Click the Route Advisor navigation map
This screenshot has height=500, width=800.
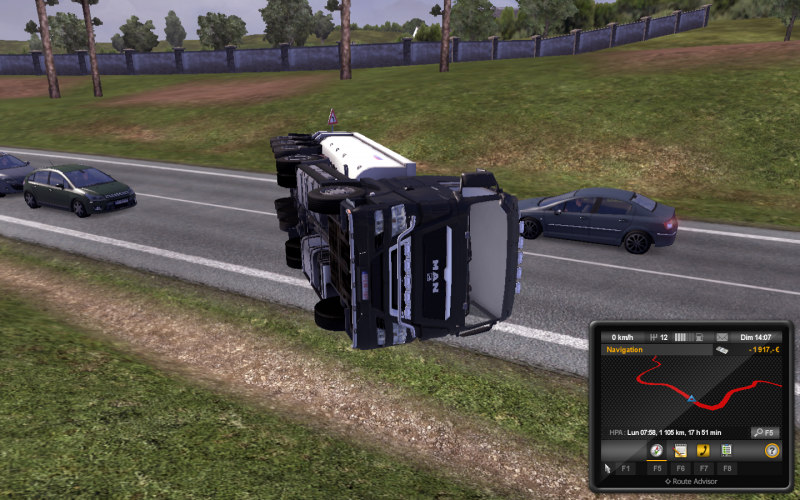coord(690,390)
